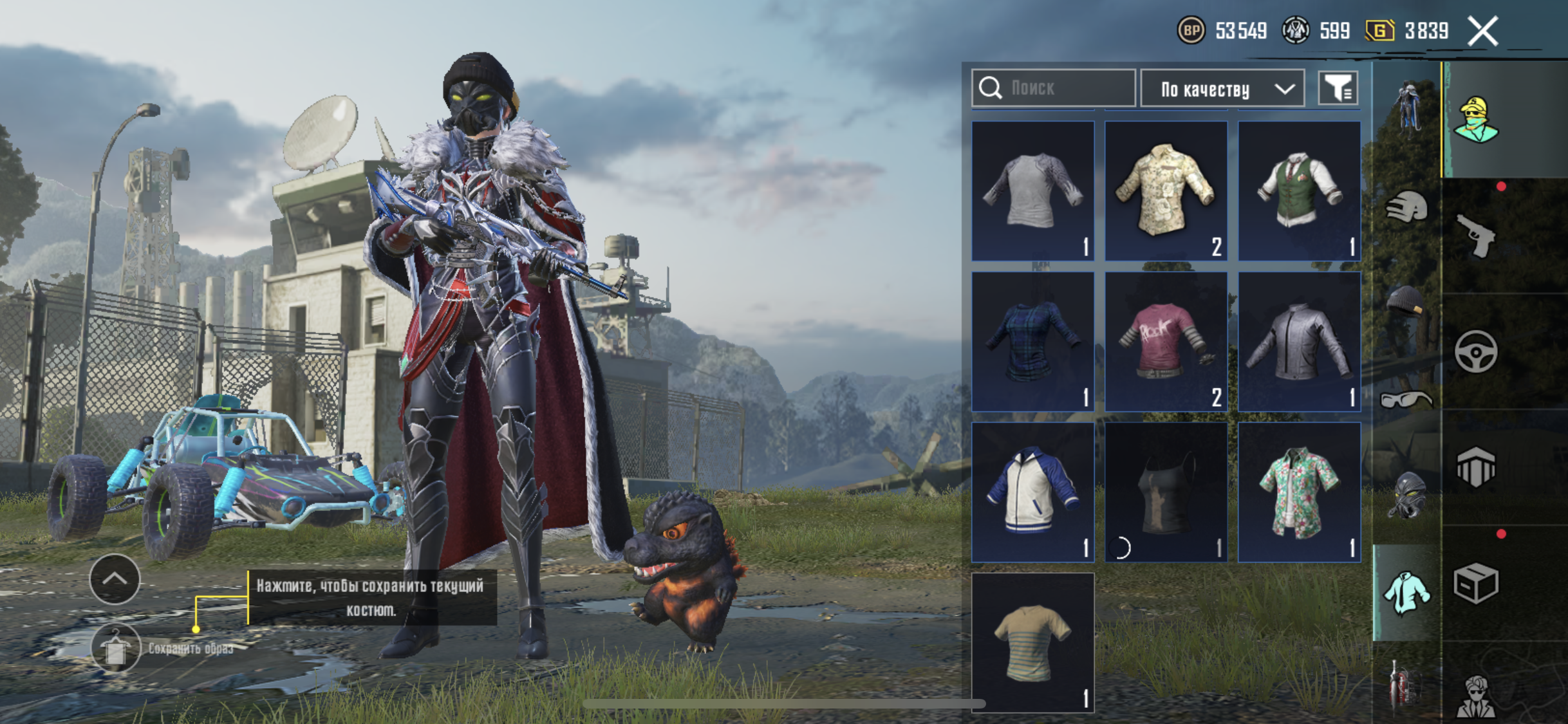
Task: Select the gray long-sleeve shirt item
Action: (x=1033, y=191)
